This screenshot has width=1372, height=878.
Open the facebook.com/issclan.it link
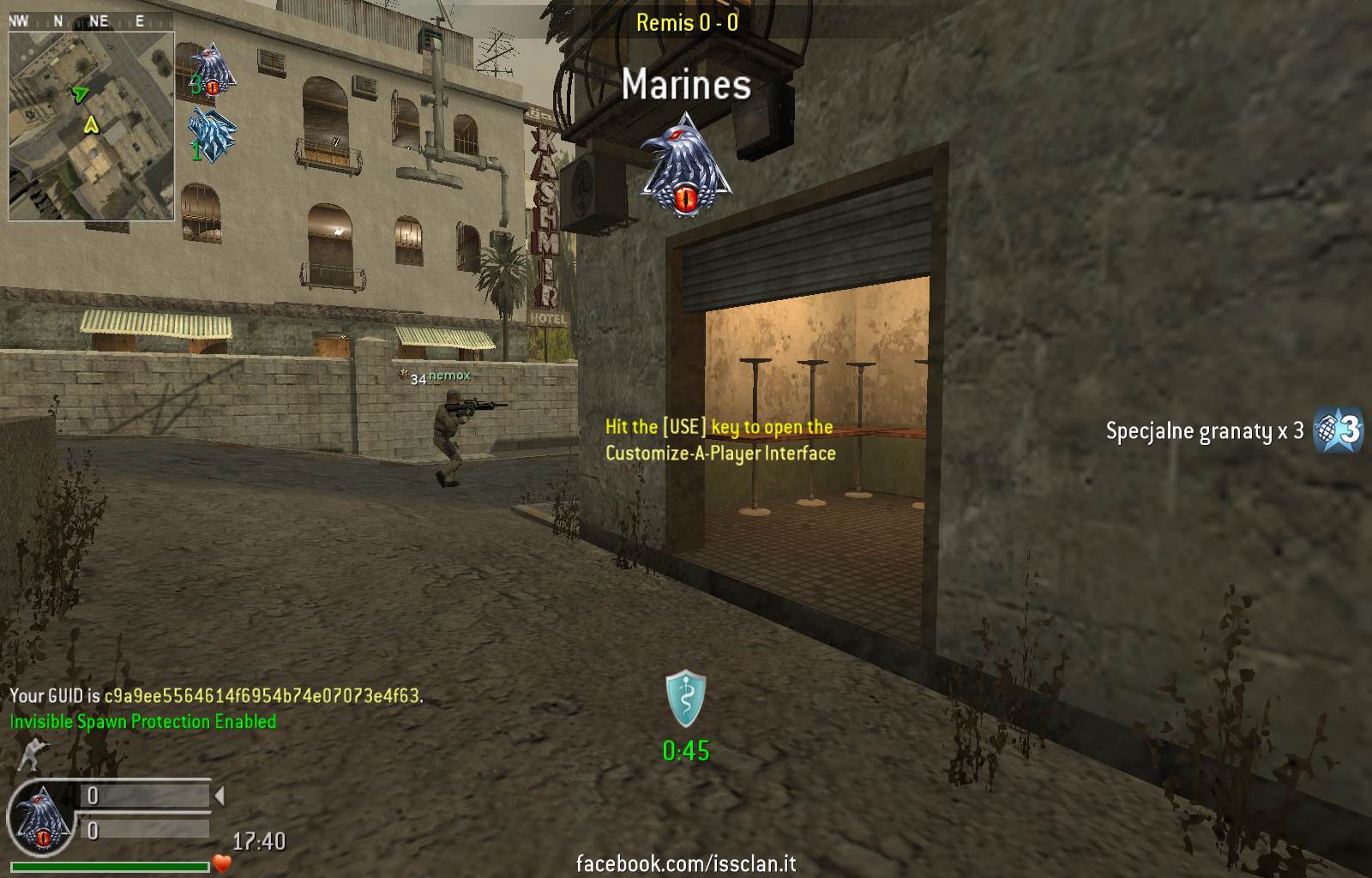coord(686,863)
